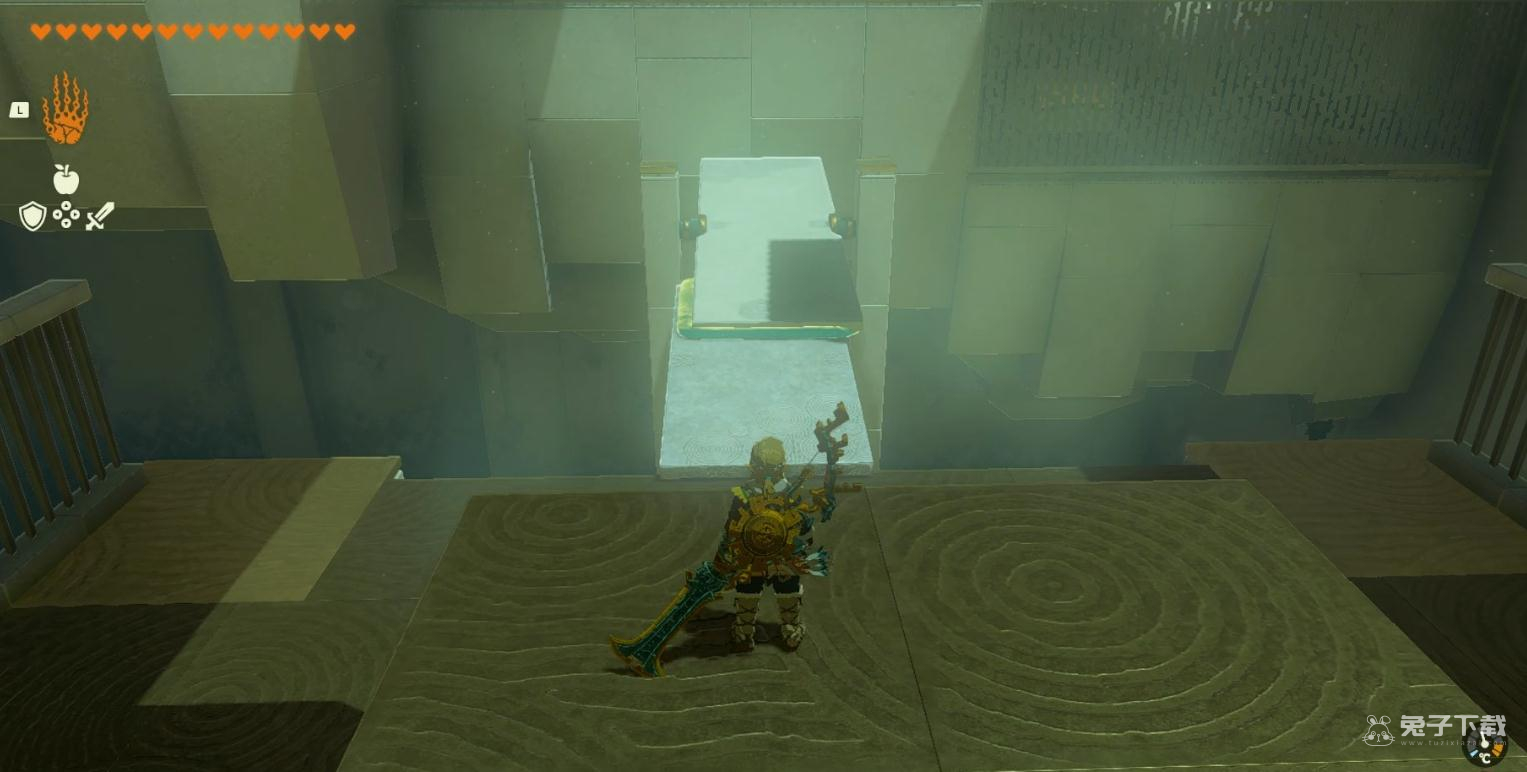This screenshot has width=1527, height=772.
Task: Activate the orange Ultrahand ability icon
Action: pos(65,109)
